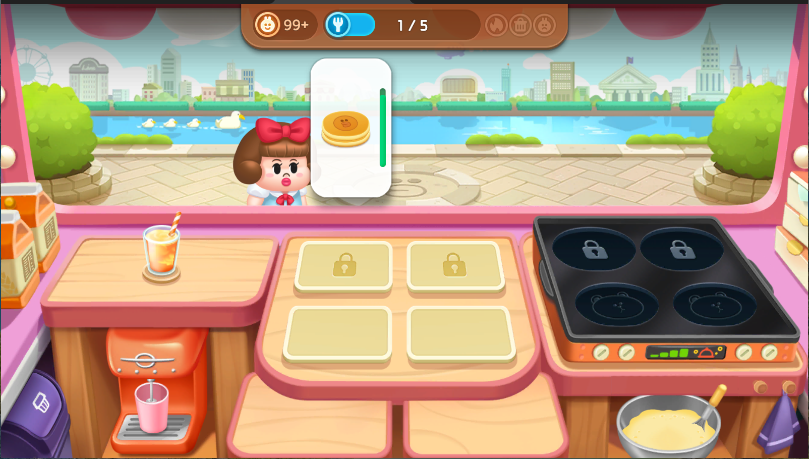Tap the coin face icon showing 99+
This screenshot has height=459, width=809.
click(268, 25)
